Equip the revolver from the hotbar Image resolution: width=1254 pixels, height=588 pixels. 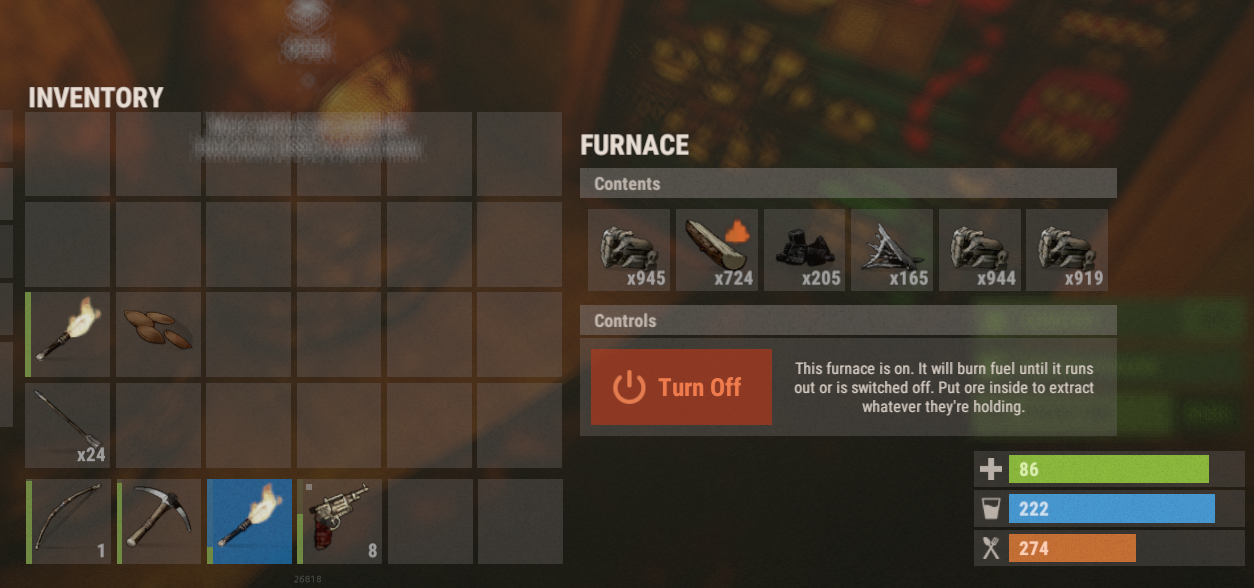coord(340,521)
